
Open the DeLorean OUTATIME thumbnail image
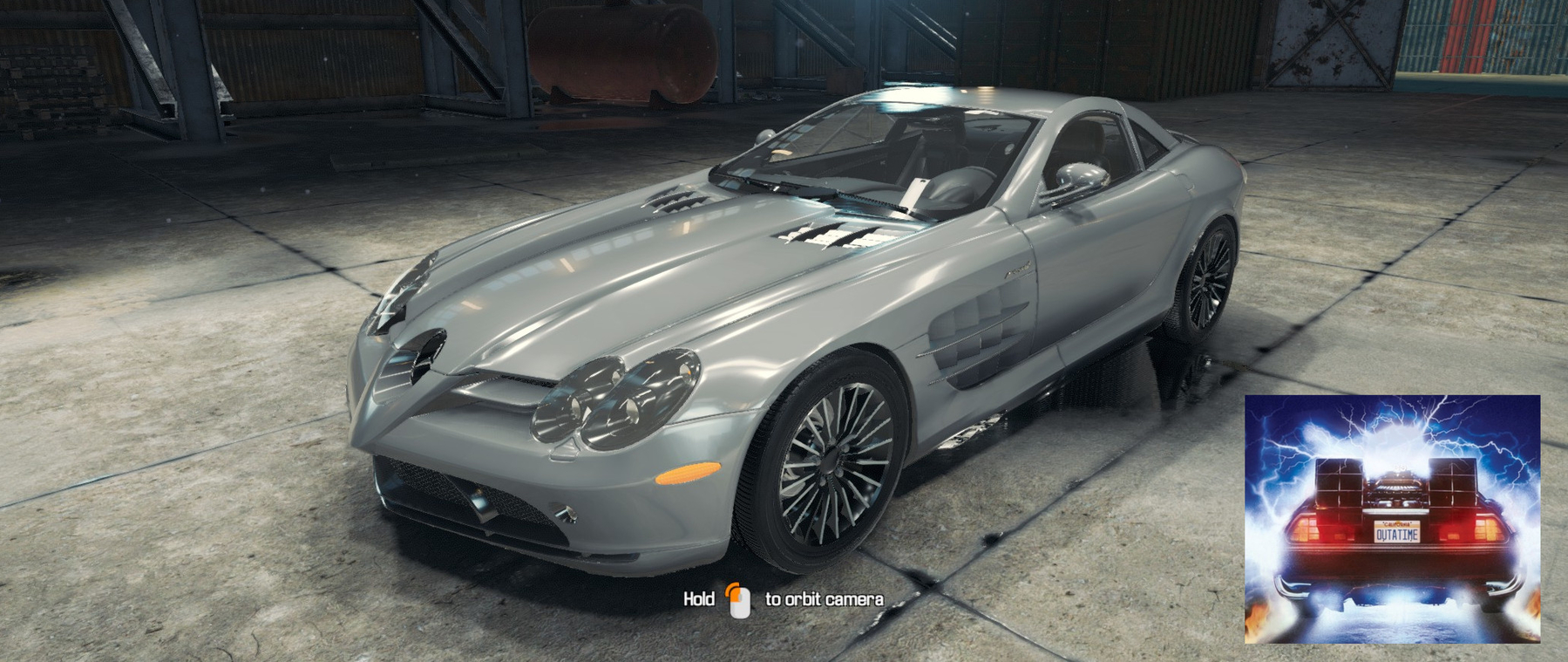click(1392, 519)
